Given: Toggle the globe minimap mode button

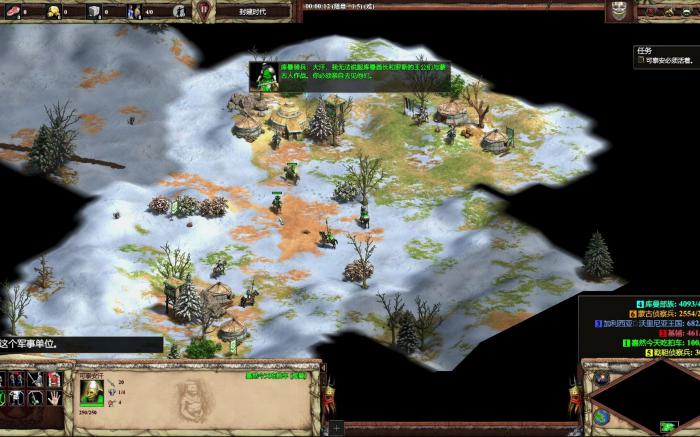Looking at the screenshot, I should [601, 417].
